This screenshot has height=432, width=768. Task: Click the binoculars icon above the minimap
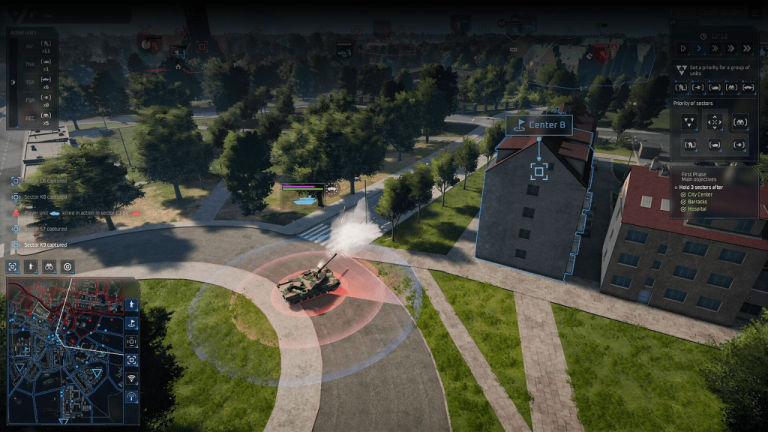coord(49,267)
